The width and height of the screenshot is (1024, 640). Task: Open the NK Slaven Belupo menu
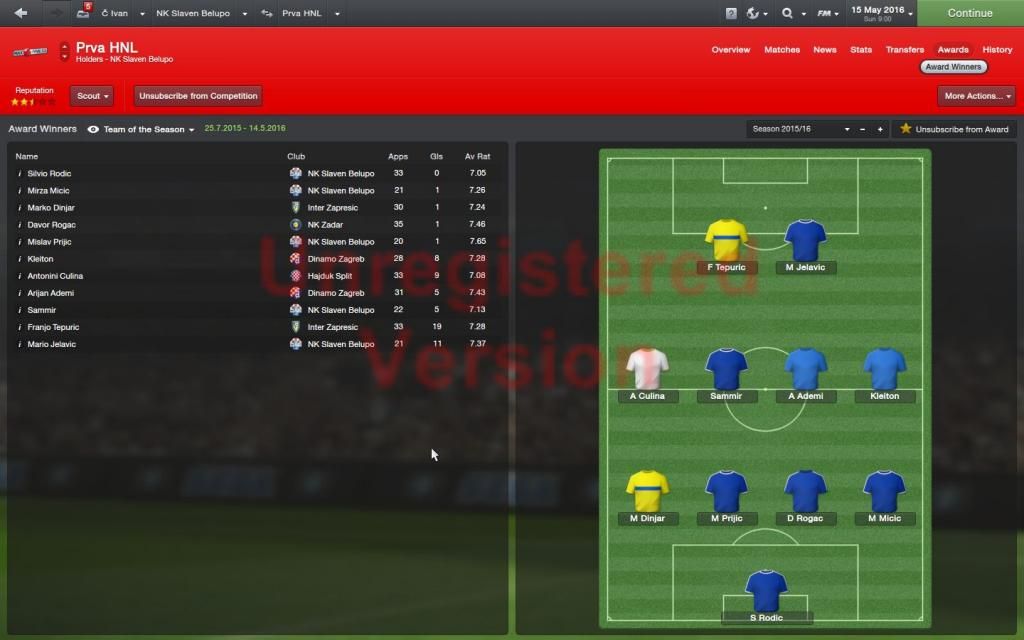click(200, 14)
